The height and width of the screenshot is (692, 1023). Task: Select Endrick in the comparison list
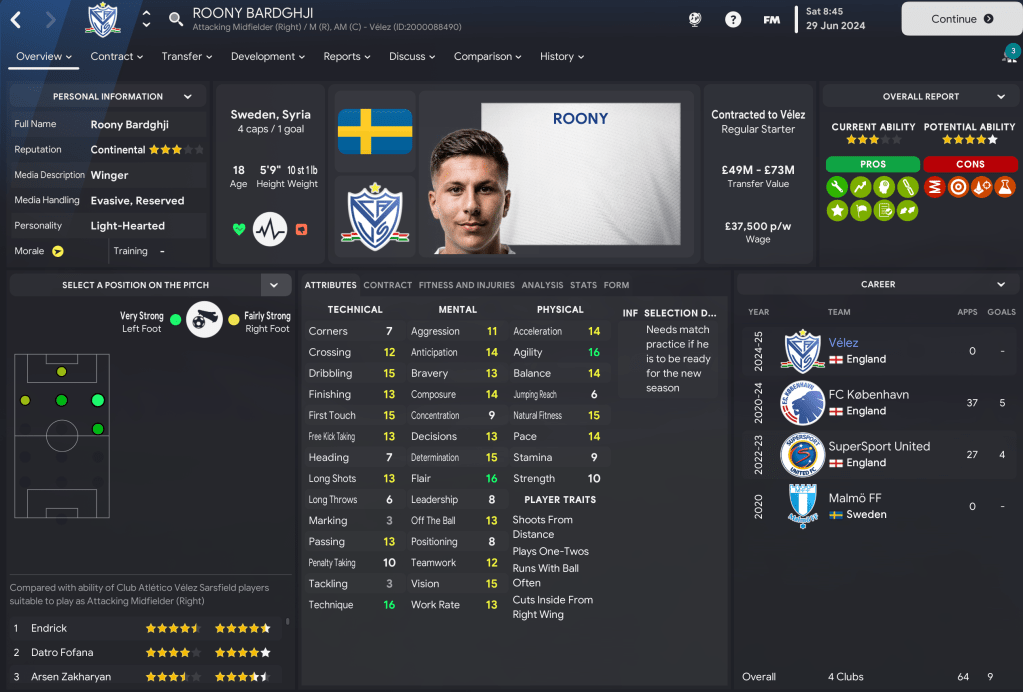(49, 628)
